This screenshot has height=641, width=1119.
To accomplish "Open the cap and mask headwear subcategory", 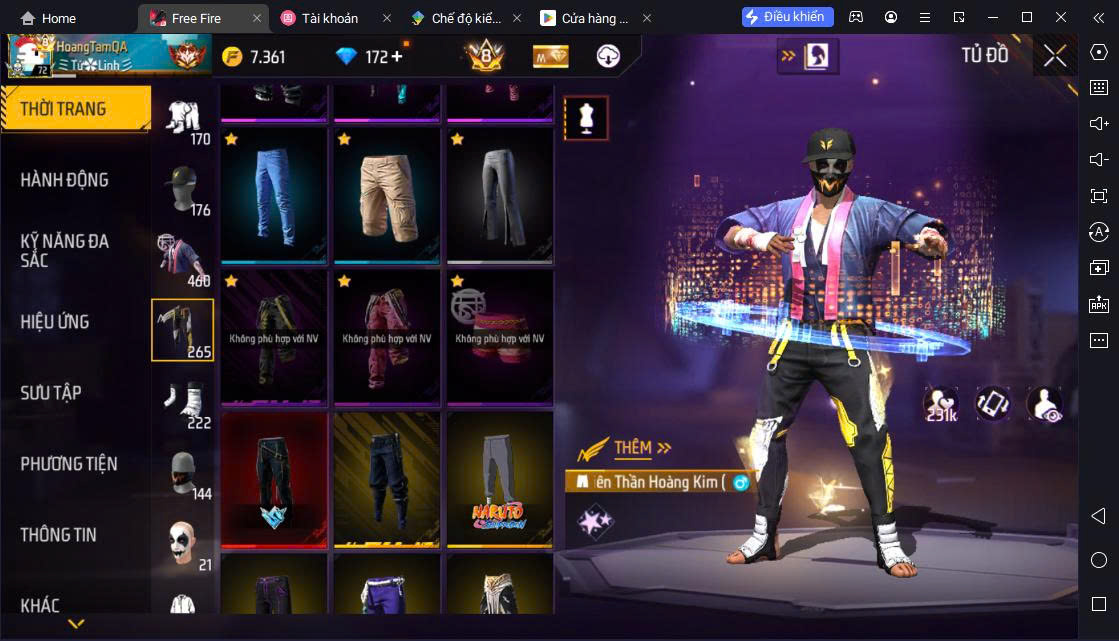I will (x=182, y=189).
